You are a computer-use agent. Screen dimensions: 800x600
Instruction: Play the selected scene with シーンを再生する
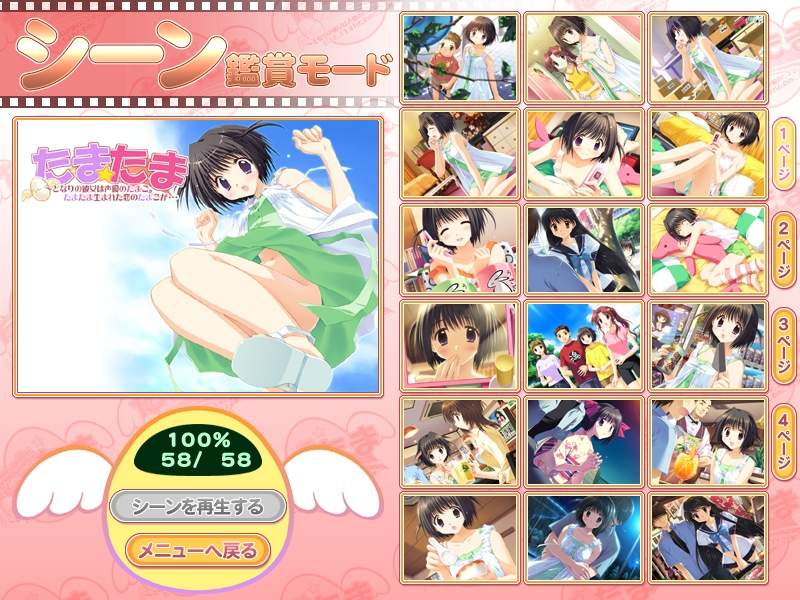coord(198,507)
